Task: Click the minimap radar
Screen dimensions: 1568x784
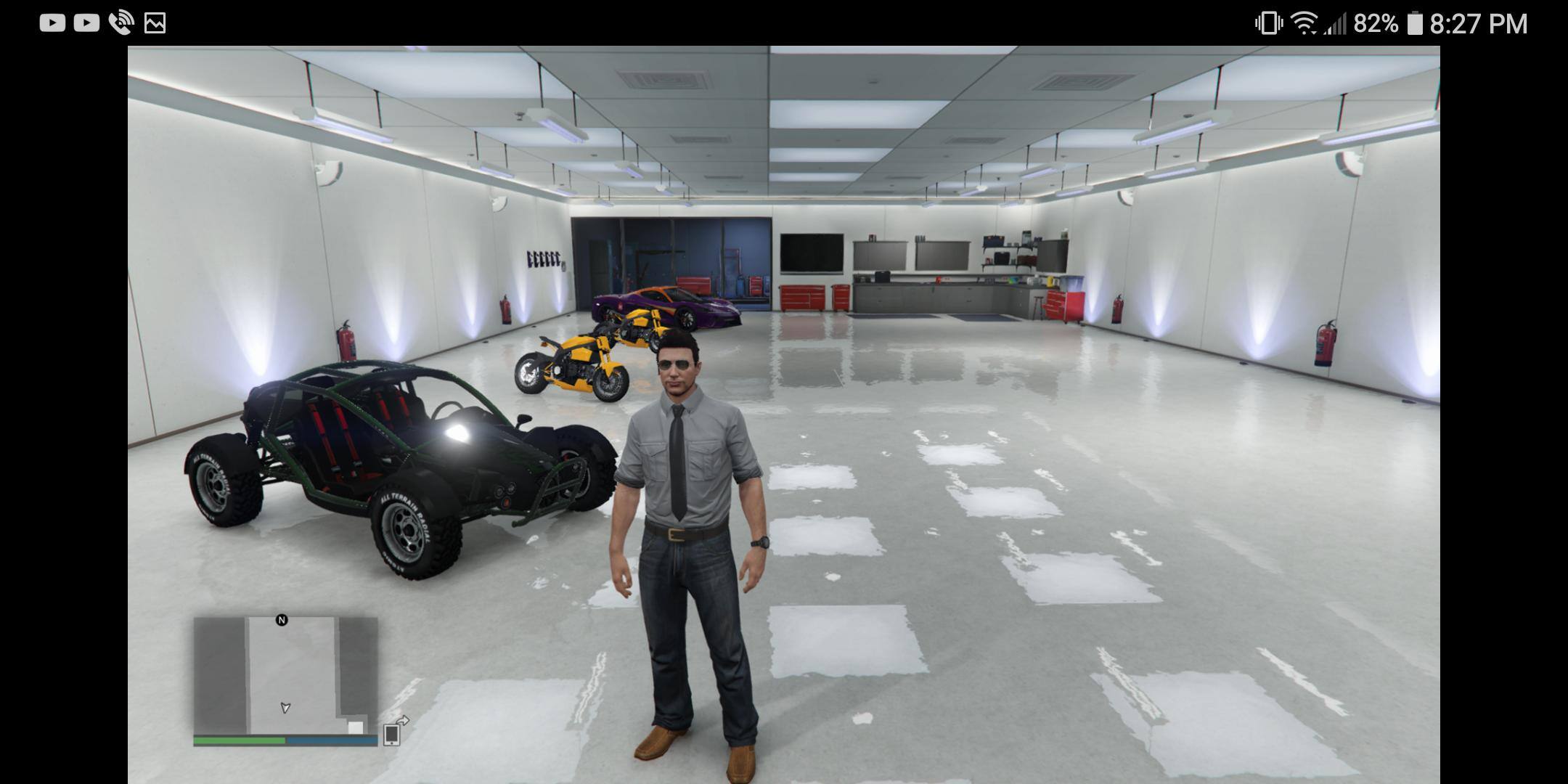Action: click(x=285, y=675)
